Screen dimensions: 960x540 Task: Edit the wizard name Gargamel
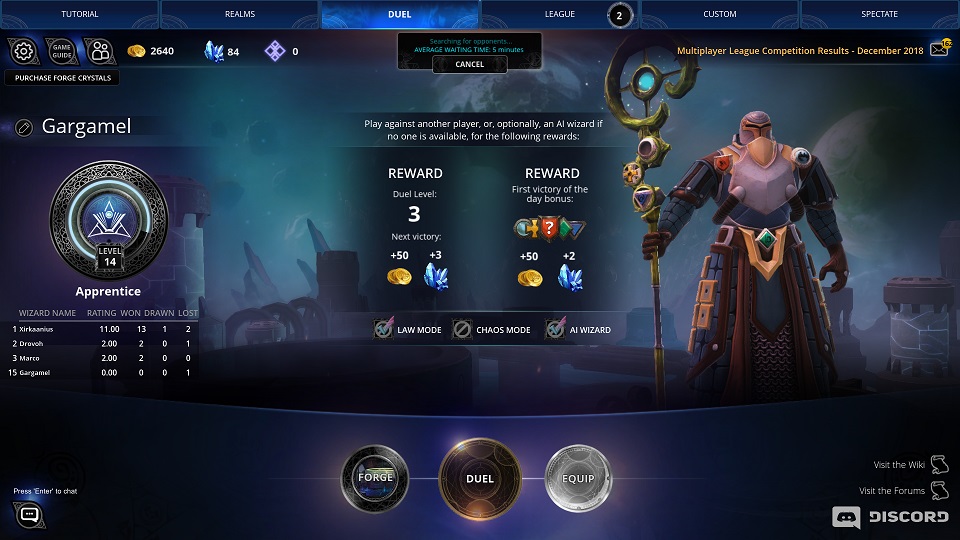tap(25, 127)
